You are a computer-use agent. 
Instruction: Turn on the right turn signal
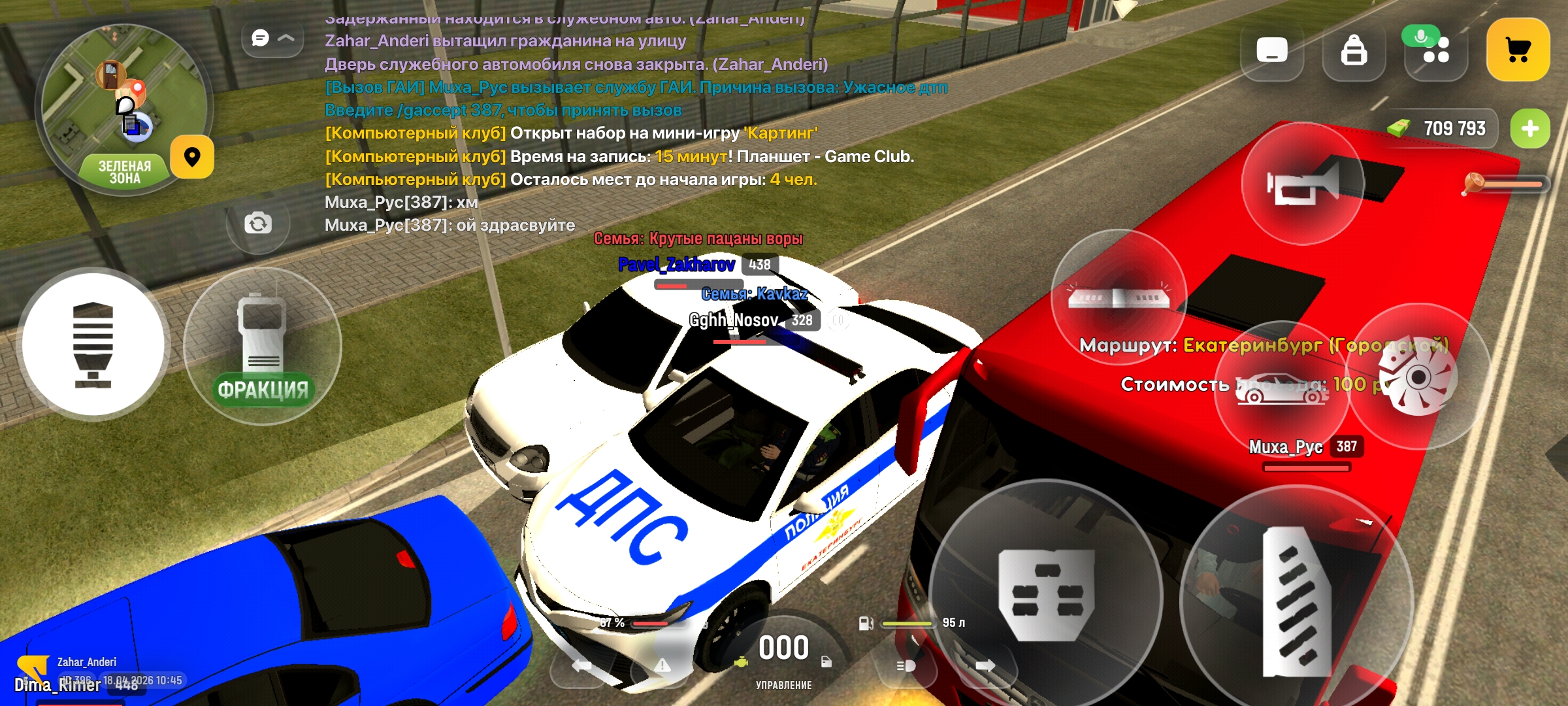[985, 666]
